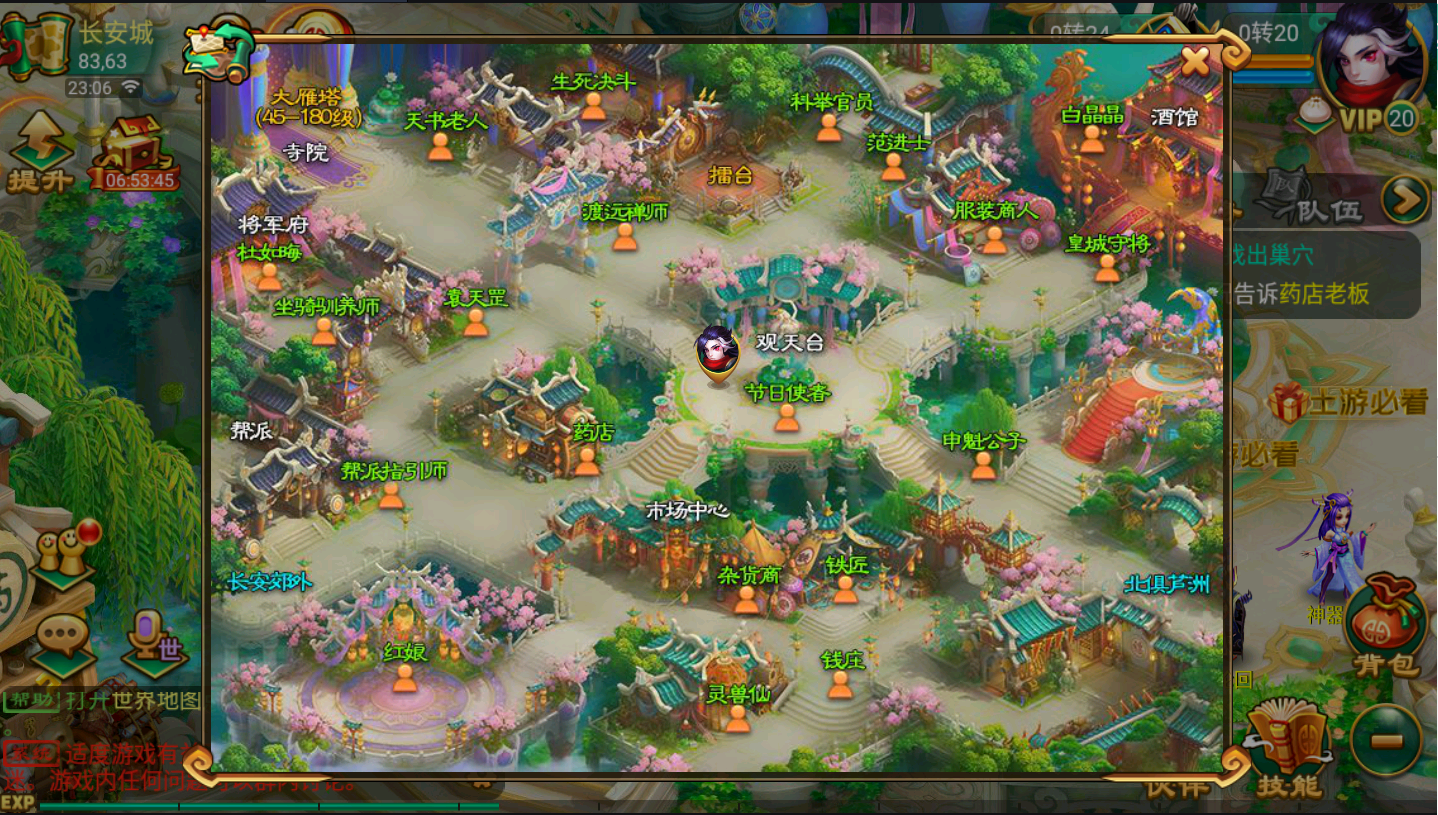Select the 药店 NPC marker on map

587,459
